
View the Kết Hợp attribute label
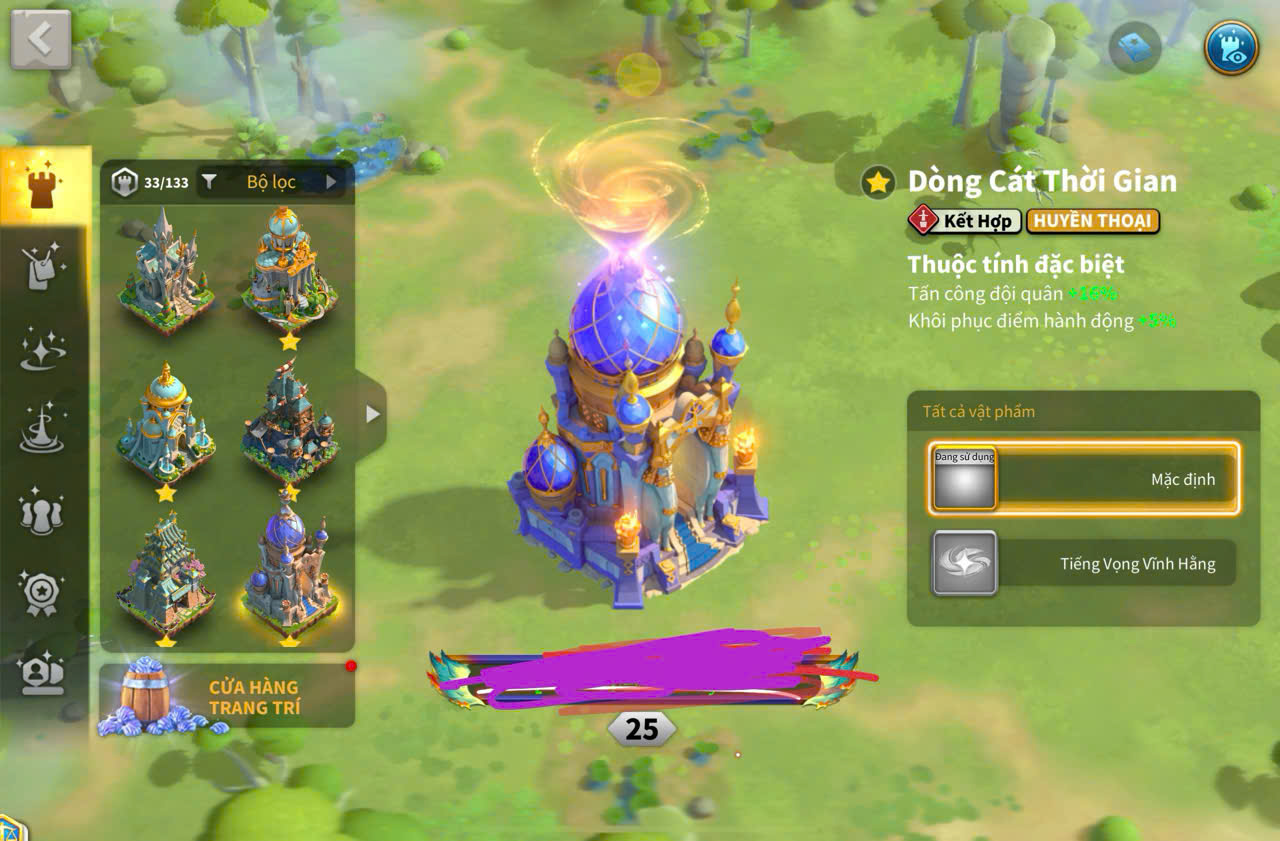click(x=967, y=221)
